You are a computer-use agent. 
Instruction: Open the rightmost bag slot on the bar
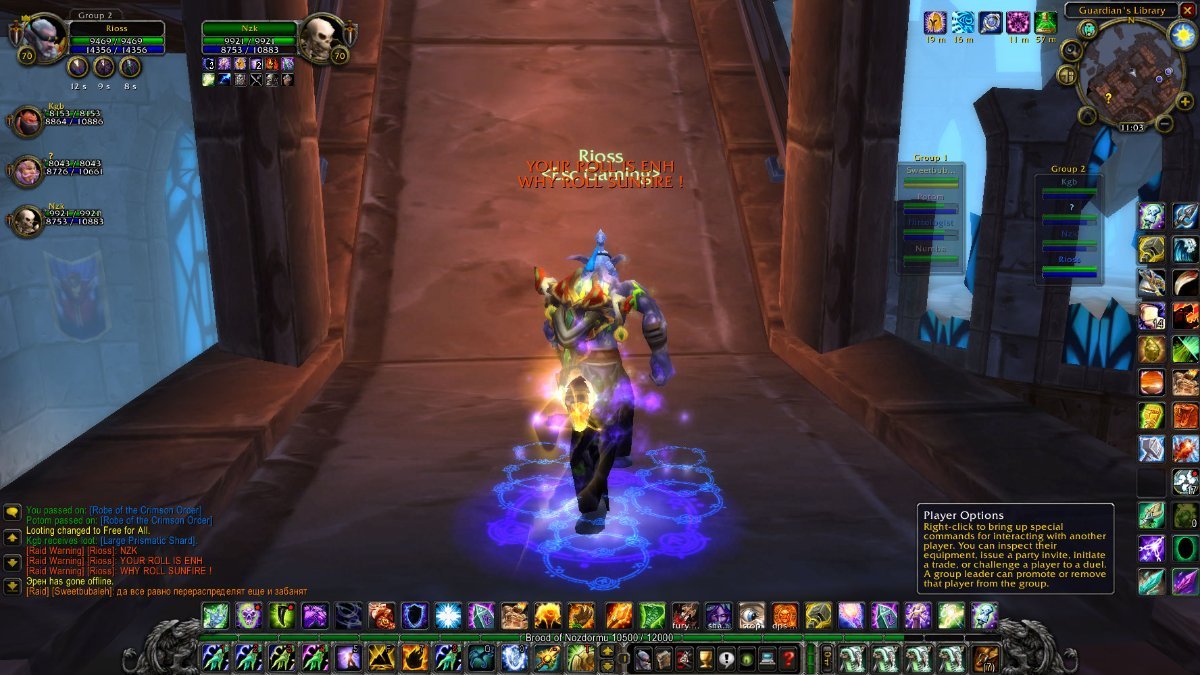point(987,659)
